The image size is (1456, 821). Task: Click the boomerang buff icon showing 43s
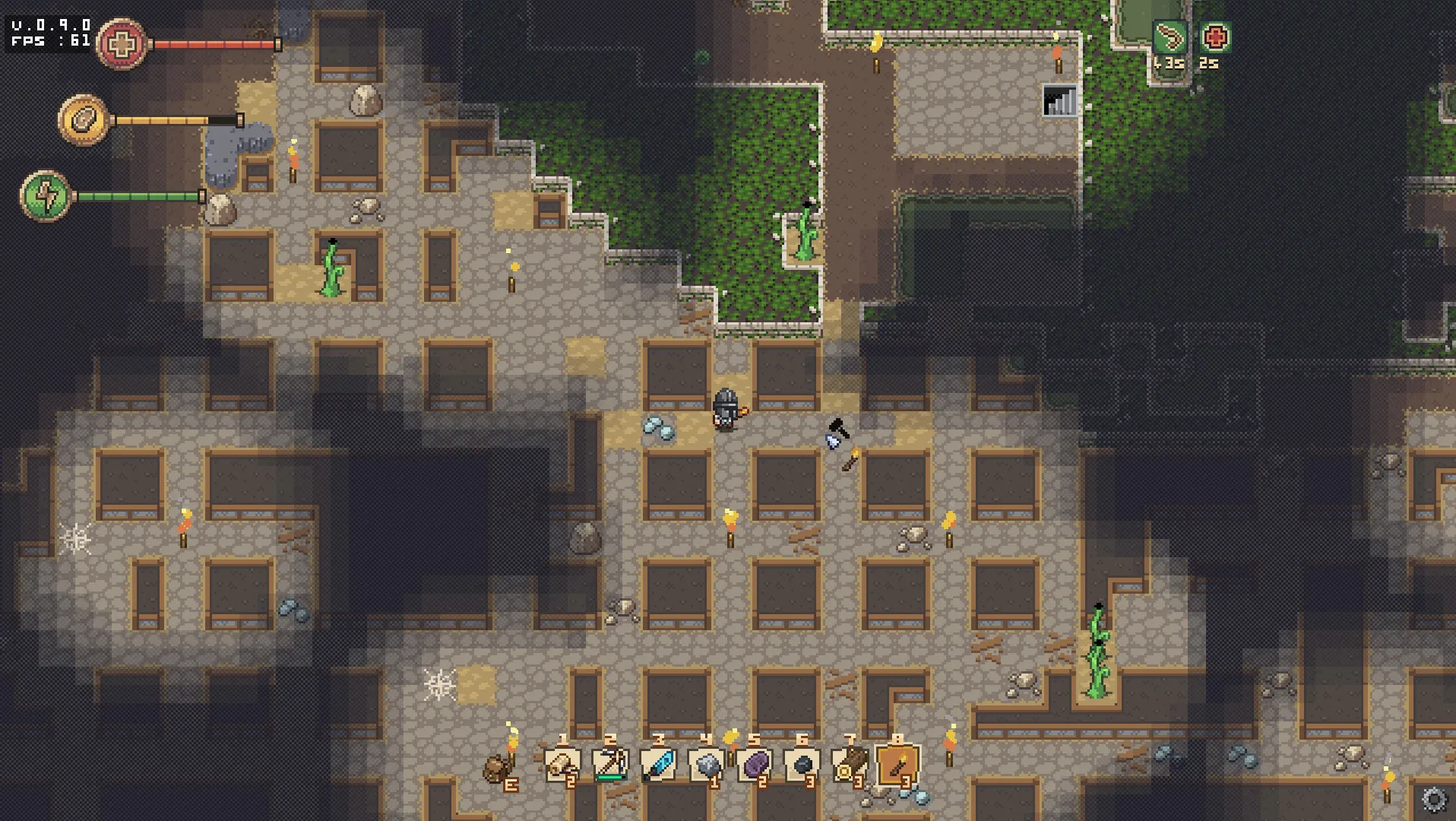(1170, 35)
